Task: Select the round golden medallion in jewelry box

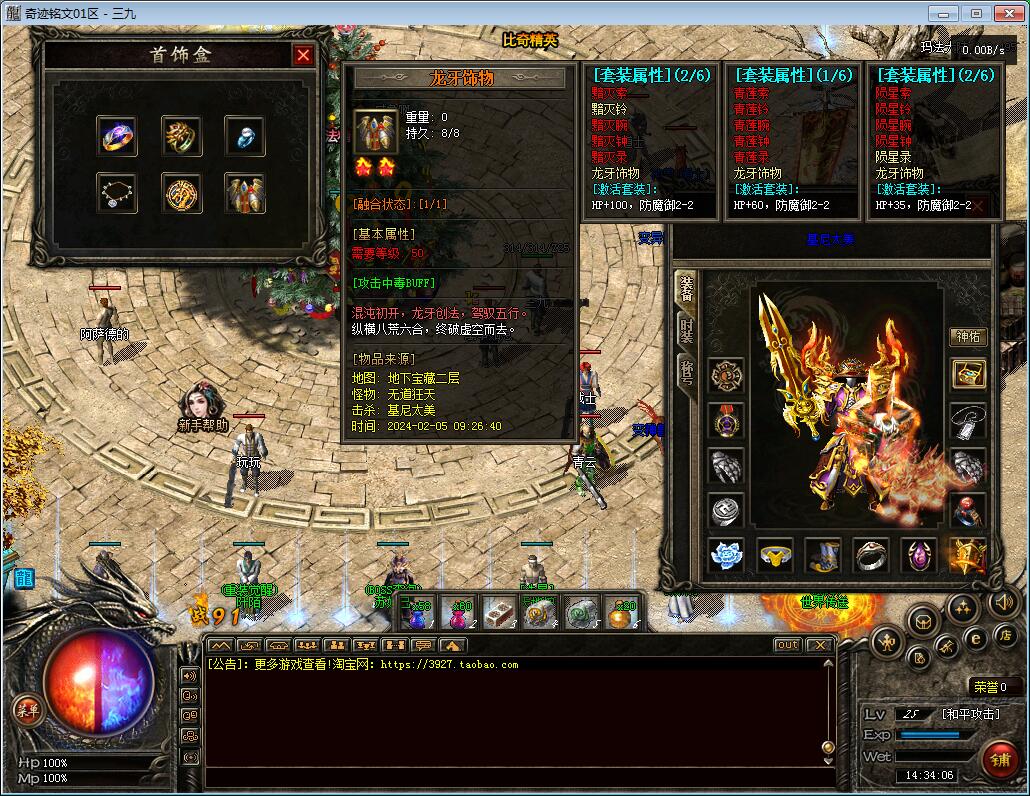Action: point(182,192)
